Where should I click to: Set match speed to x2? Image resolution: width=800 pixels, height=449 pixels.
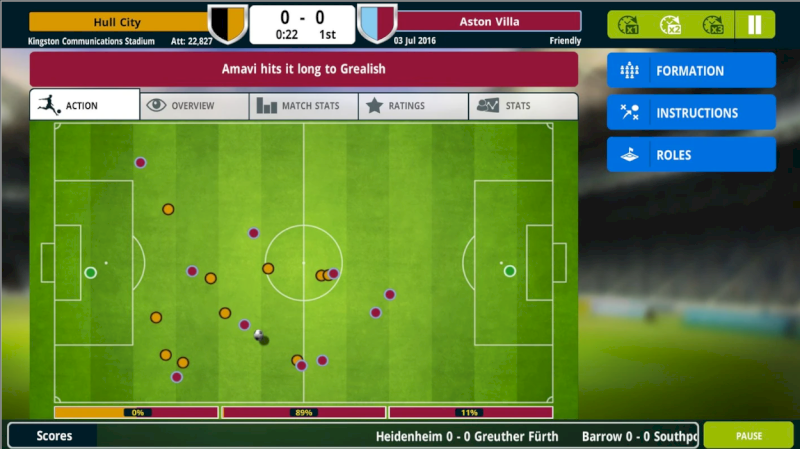click(671, 25)
